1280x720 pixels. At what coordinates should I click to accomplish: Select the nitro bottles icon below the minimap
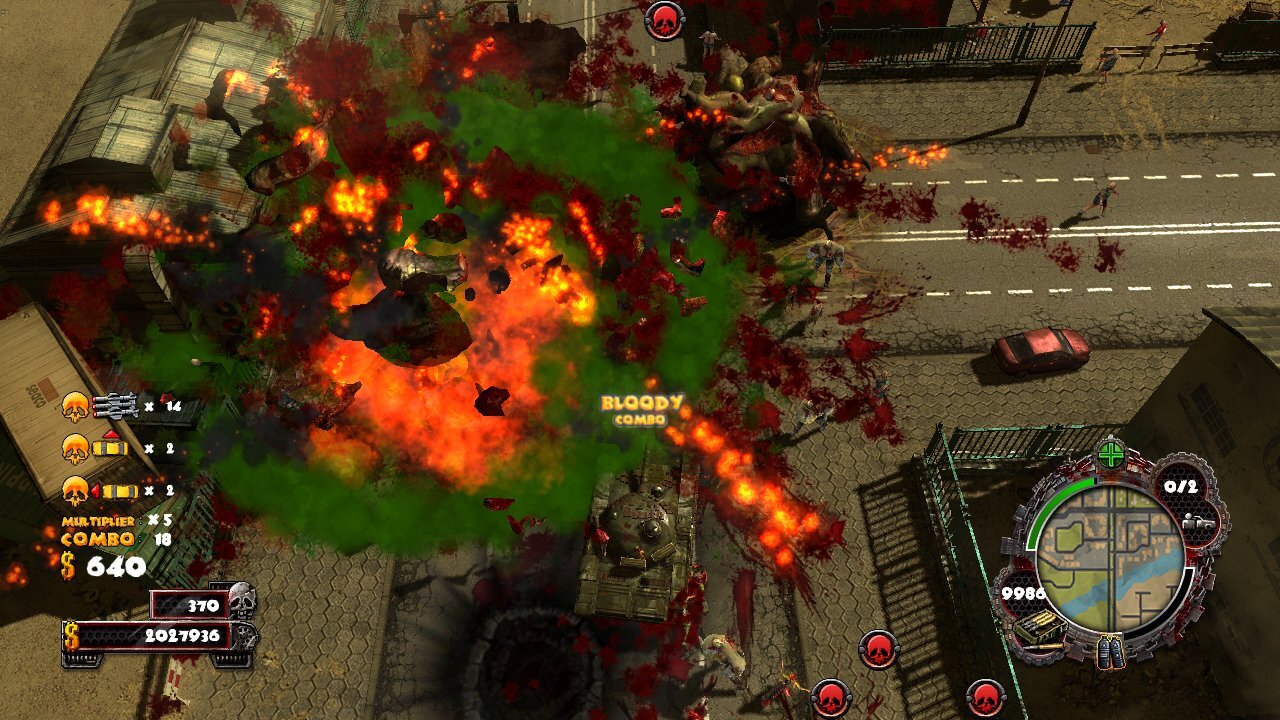[x=1110, y=650]
